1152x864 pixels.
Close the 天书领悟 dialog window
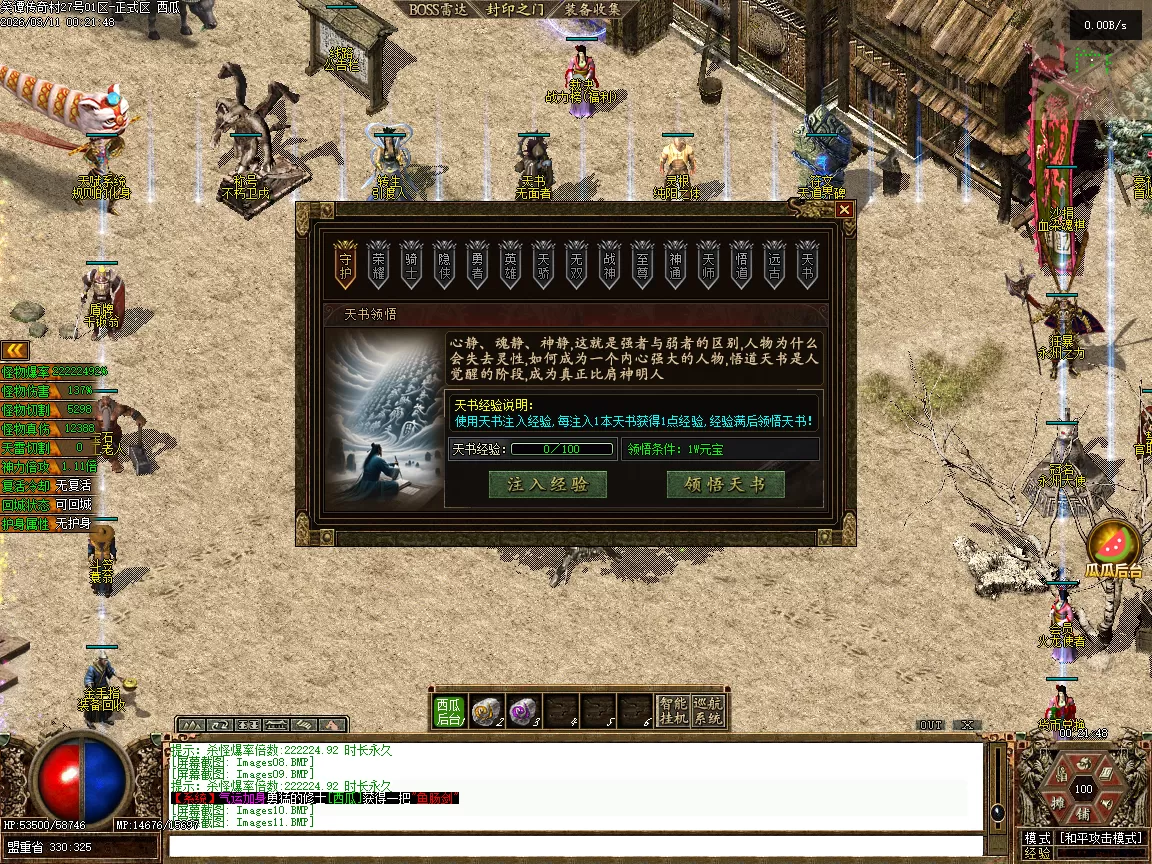point(845,210)
